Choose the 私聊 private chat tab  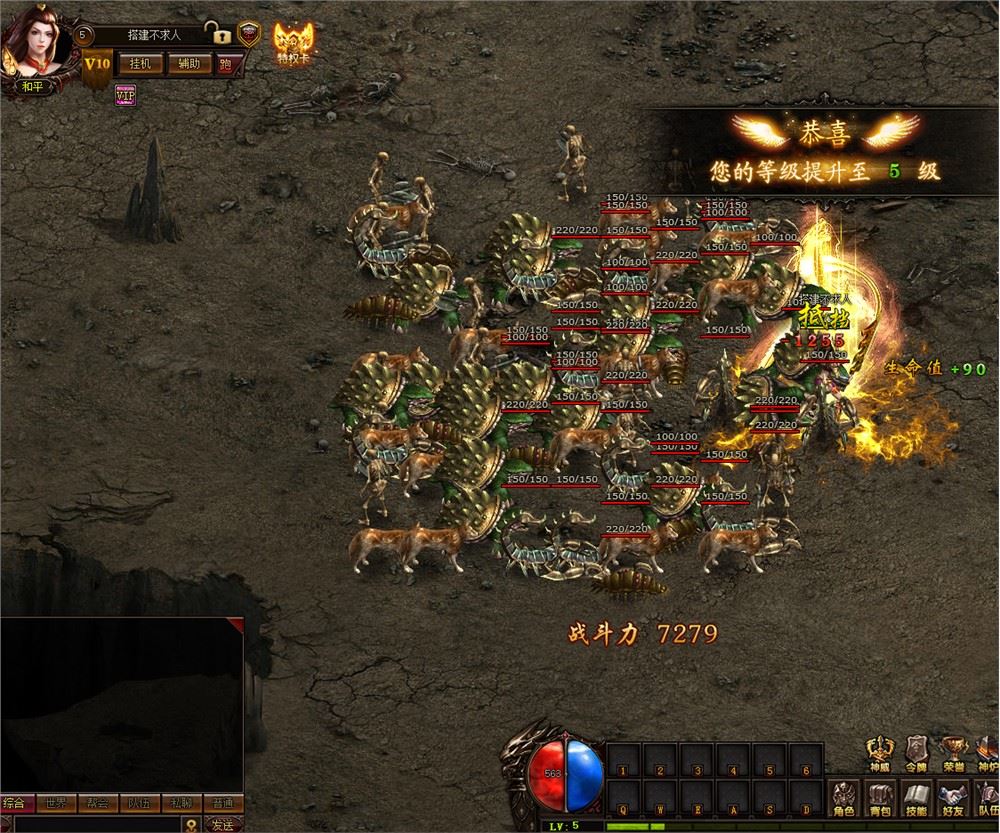coord(181,803)
